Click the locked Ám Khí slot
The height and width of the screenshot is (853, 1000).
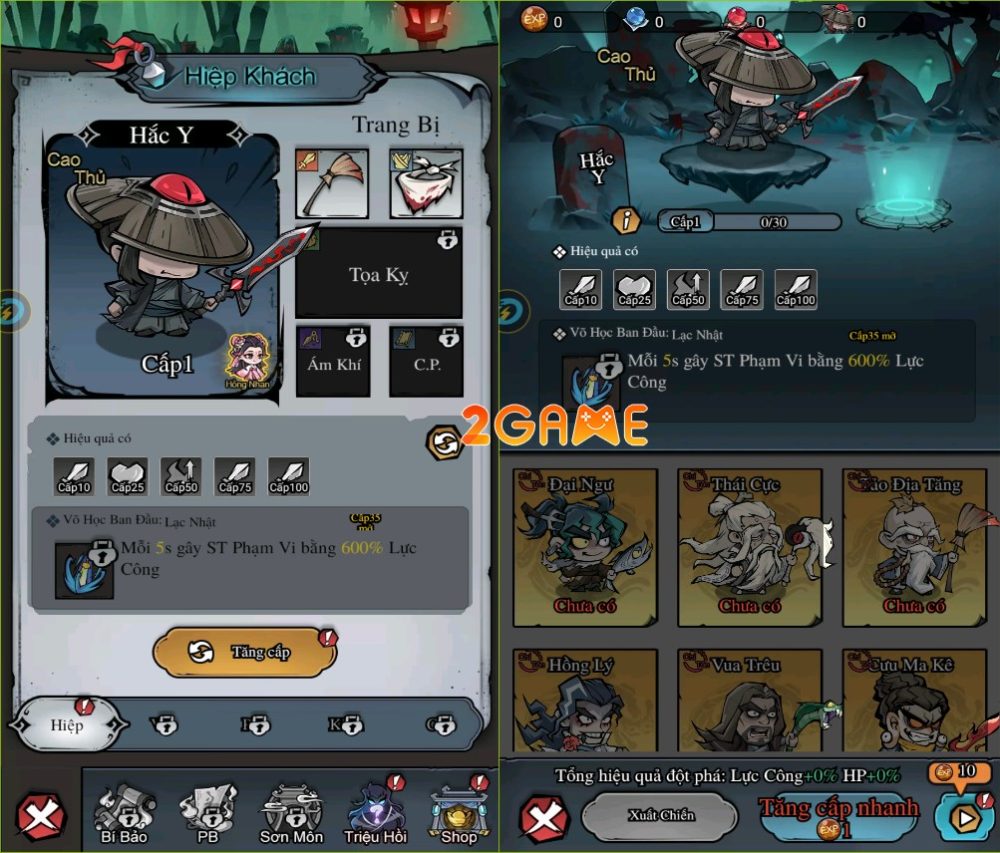333,361
